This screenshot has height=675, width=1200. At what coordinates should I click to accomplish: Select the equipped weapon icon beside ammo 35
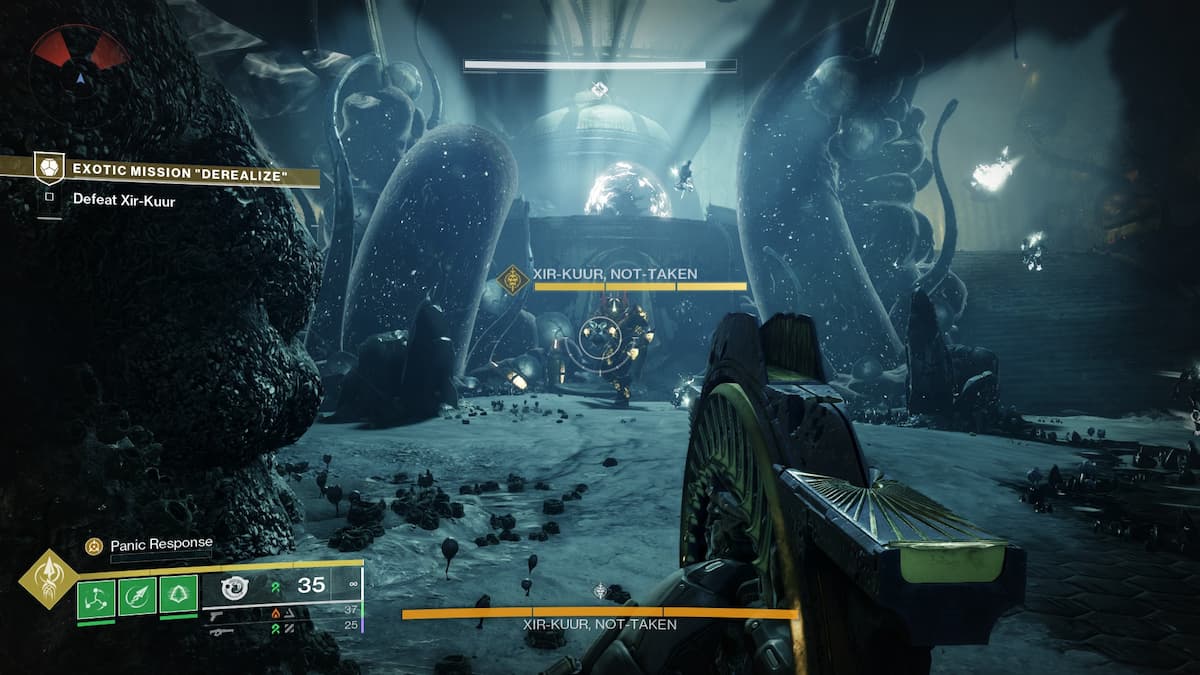coord(234,588)
